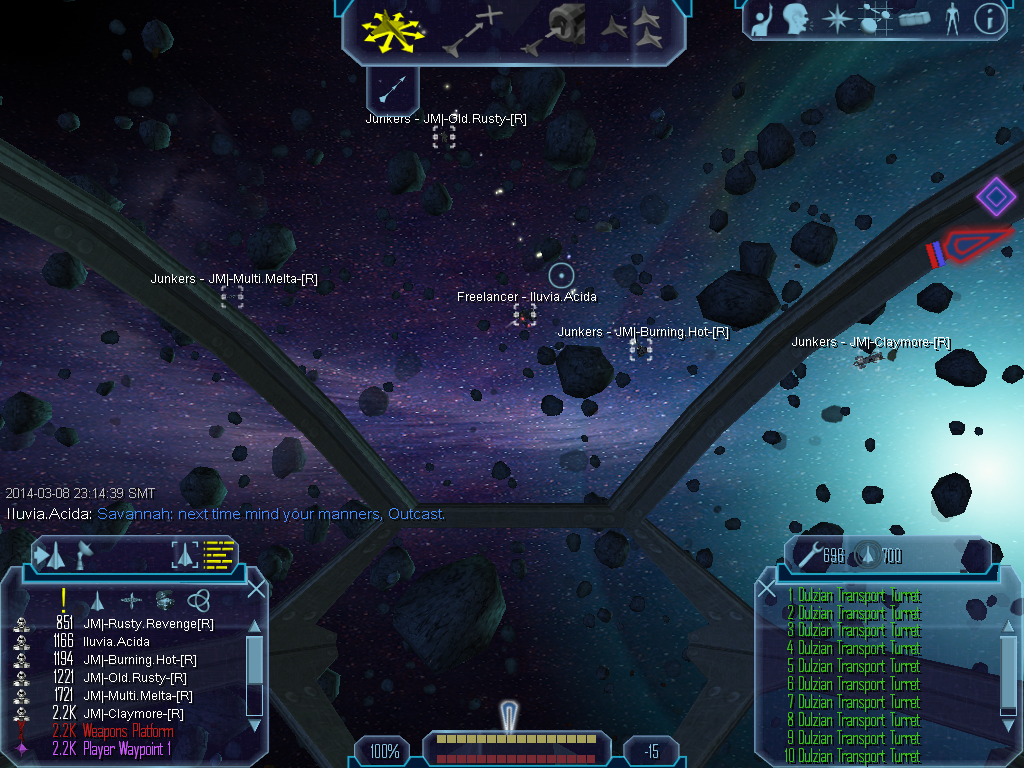
Task: Close the weapons list panel
Action: 767,590
